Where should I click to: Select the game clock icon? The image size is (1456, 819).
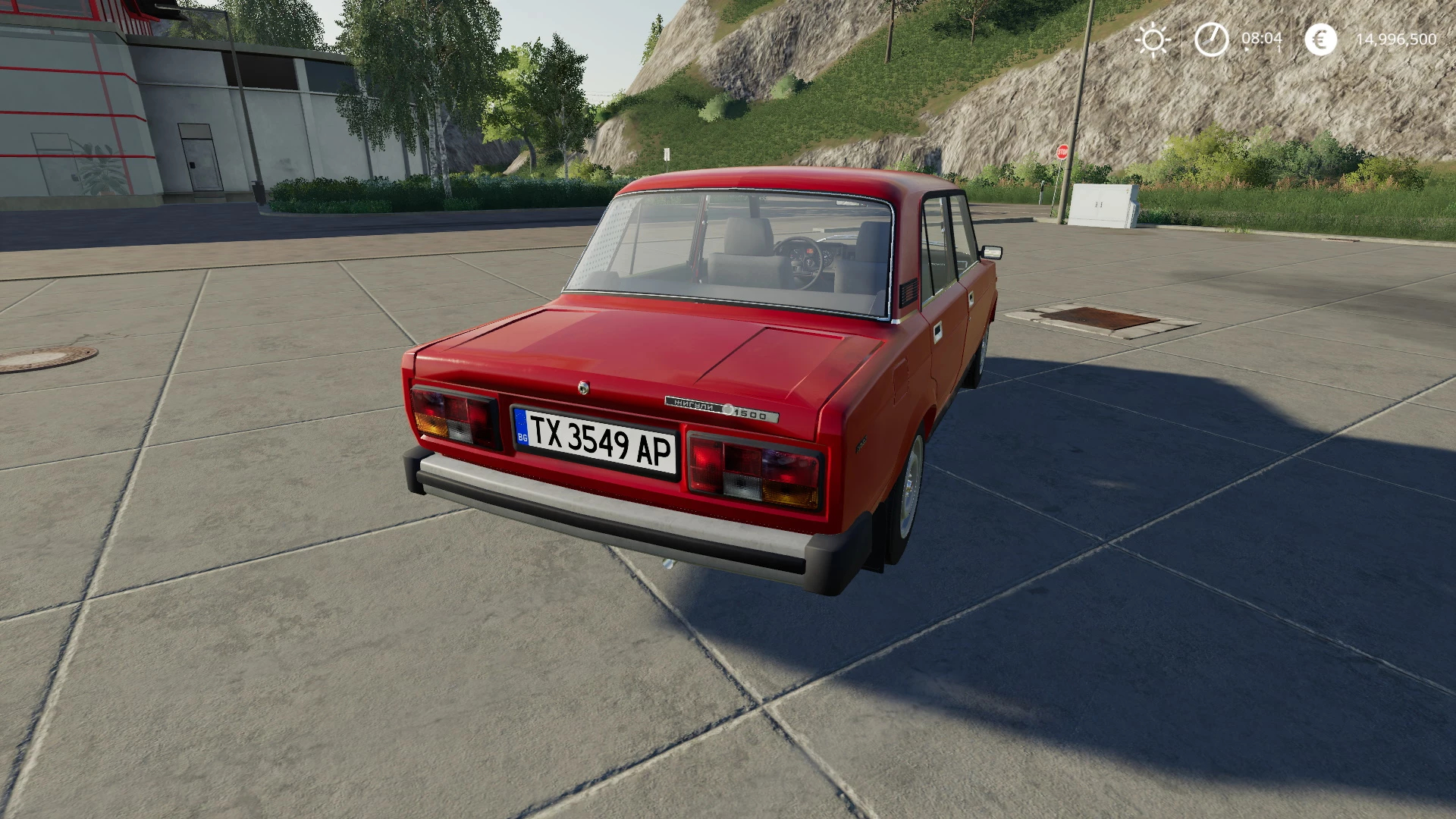[1211, 39]
